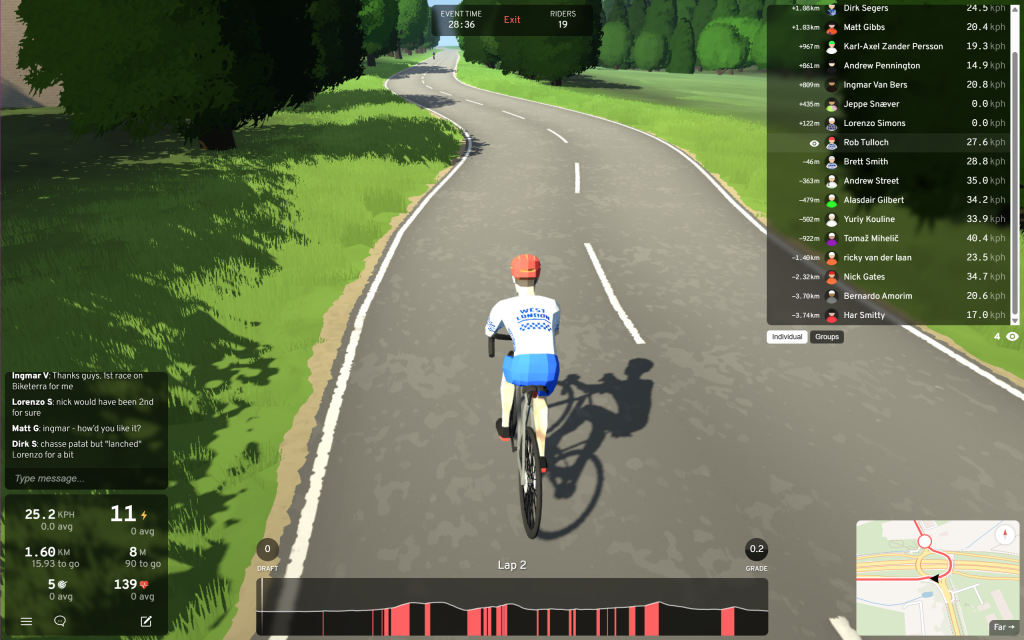Click the spectators eye icon below rider list
Image resolution: width=1024 pixels, height=640 pixels.
pyautogui.click(x=1012, y=337)
